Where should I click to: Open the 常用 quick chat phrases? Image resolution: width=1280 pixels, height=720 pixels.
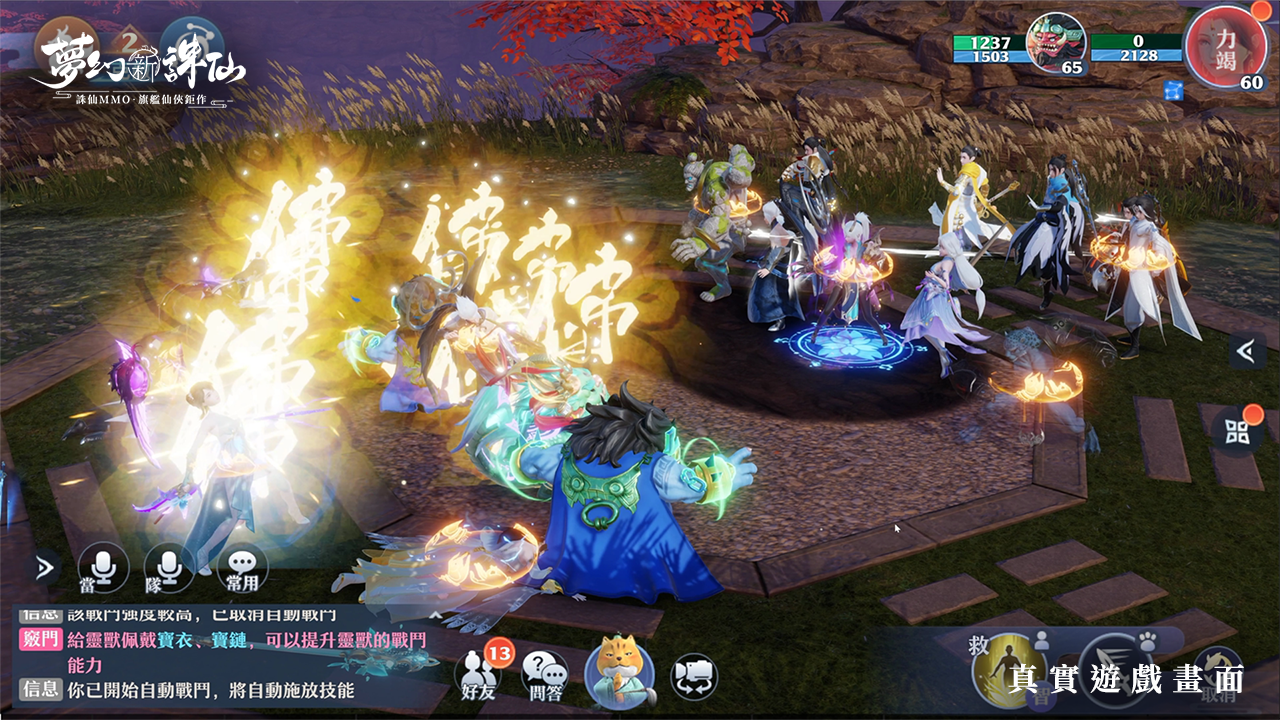(242, 567)
